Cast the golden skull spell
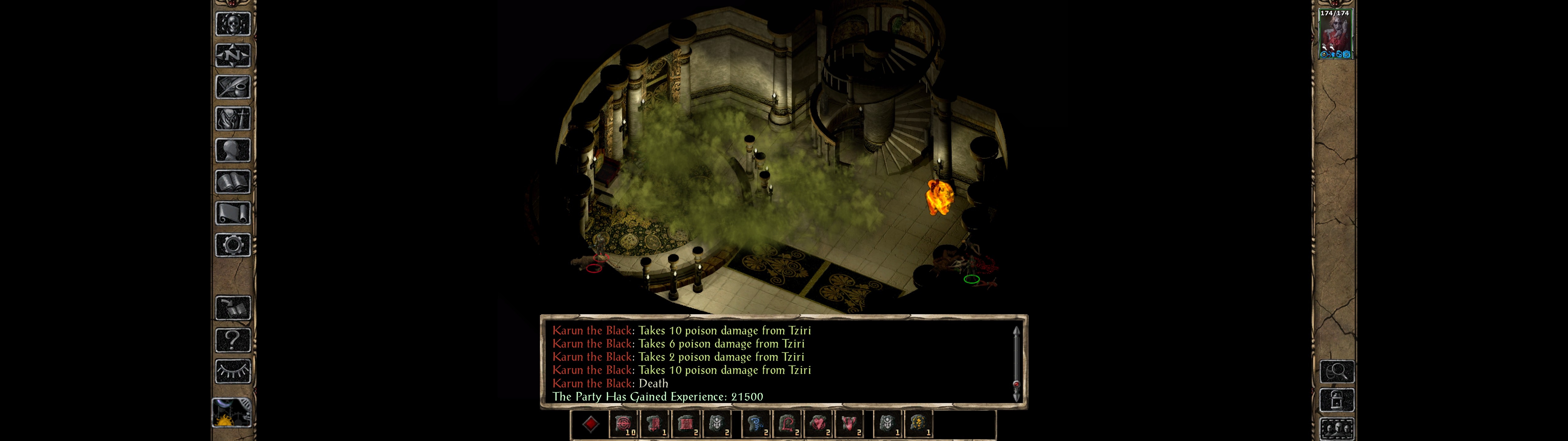This screenshot has width=1568, height=441. coord(918,424)
